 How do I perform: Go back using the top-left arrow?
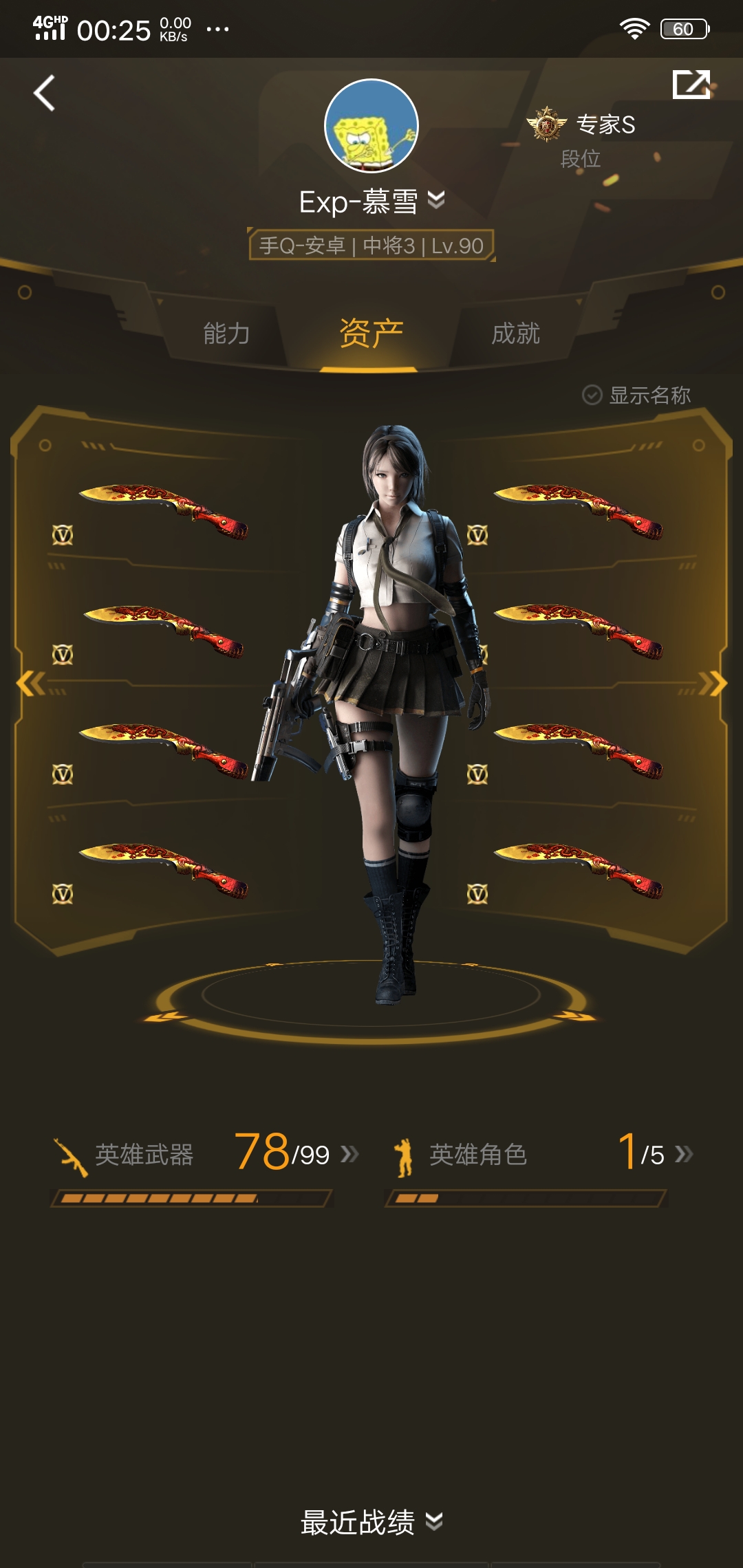click(45, 94)
